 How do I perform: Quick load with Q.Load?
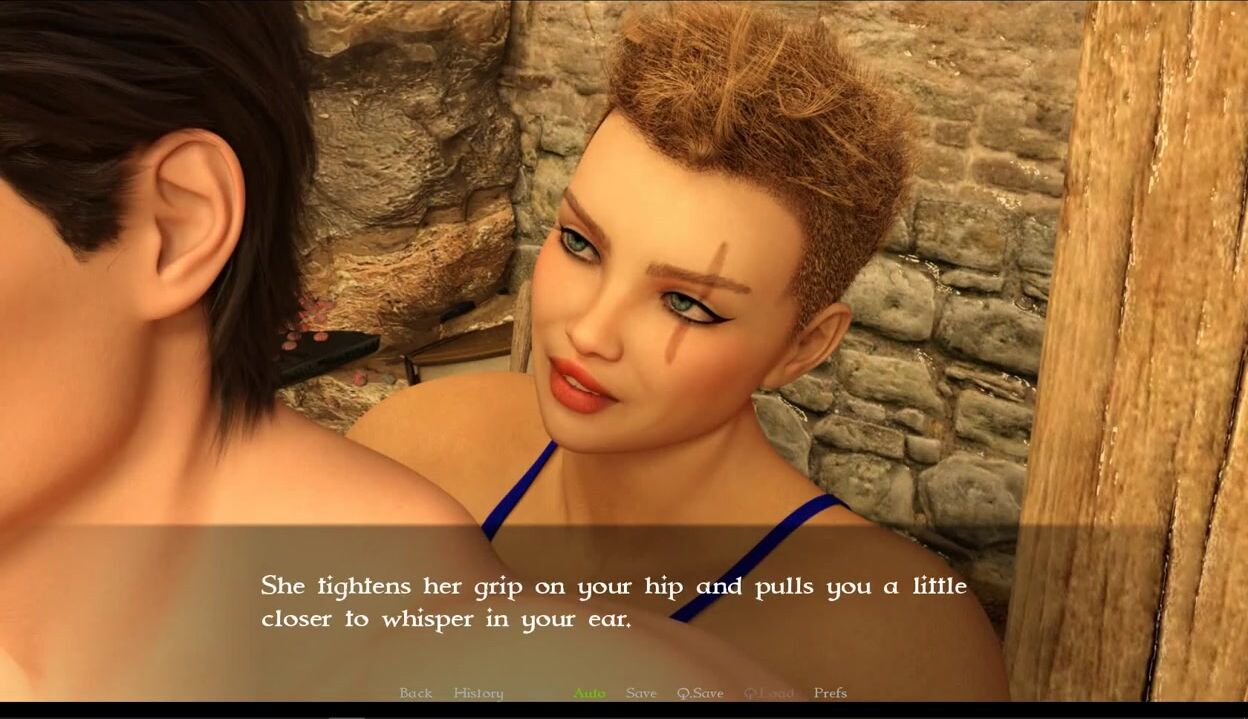768,693
